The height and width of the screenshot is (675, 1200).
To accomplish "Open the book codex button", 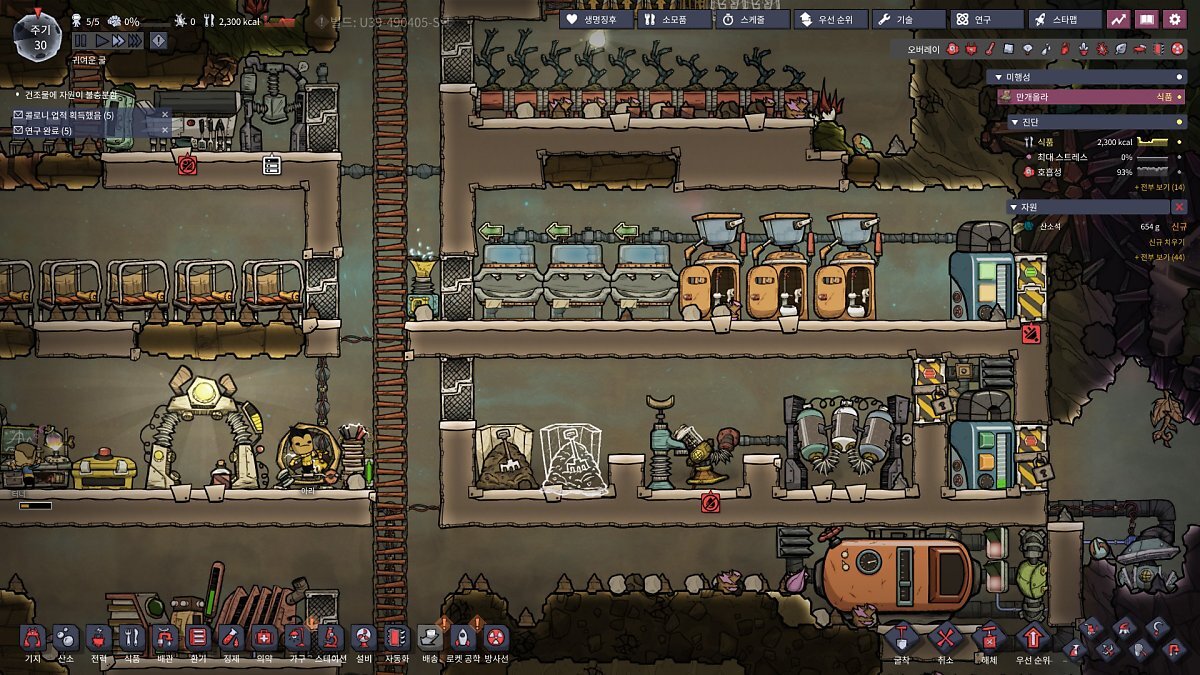I will [x=1147, y=19].
